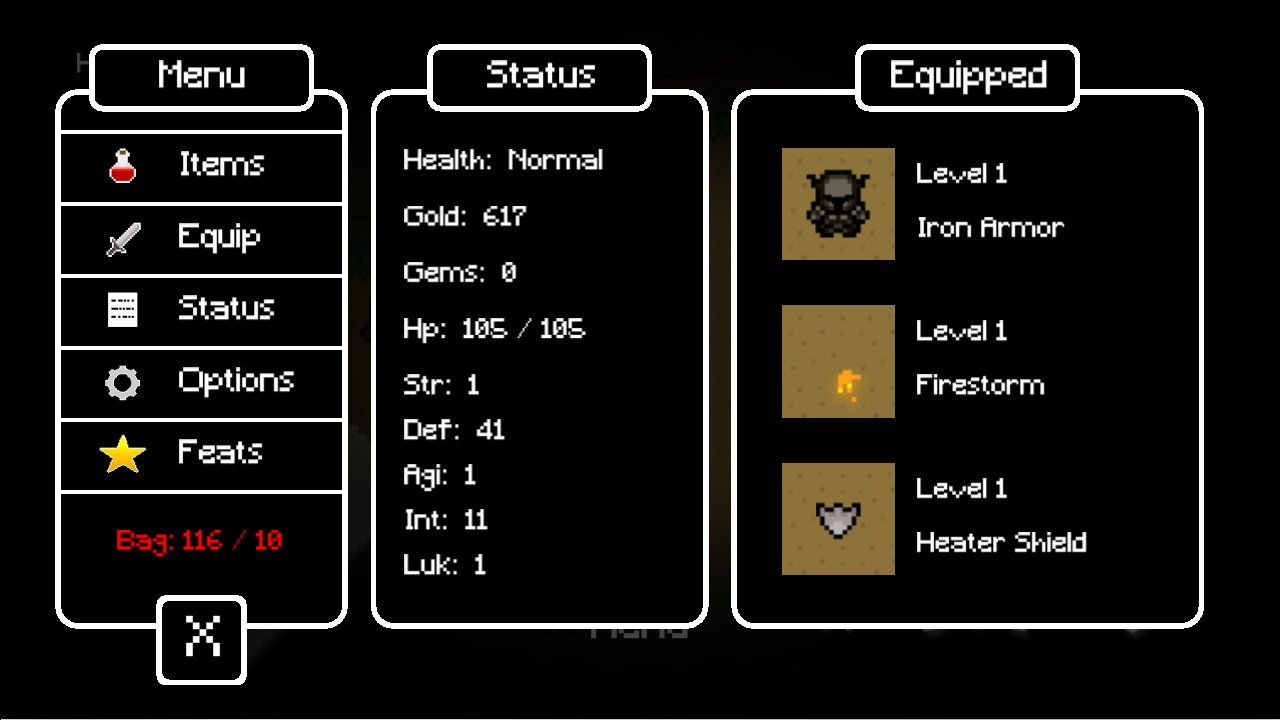Open the Options menu entry

tap(236, 381)
